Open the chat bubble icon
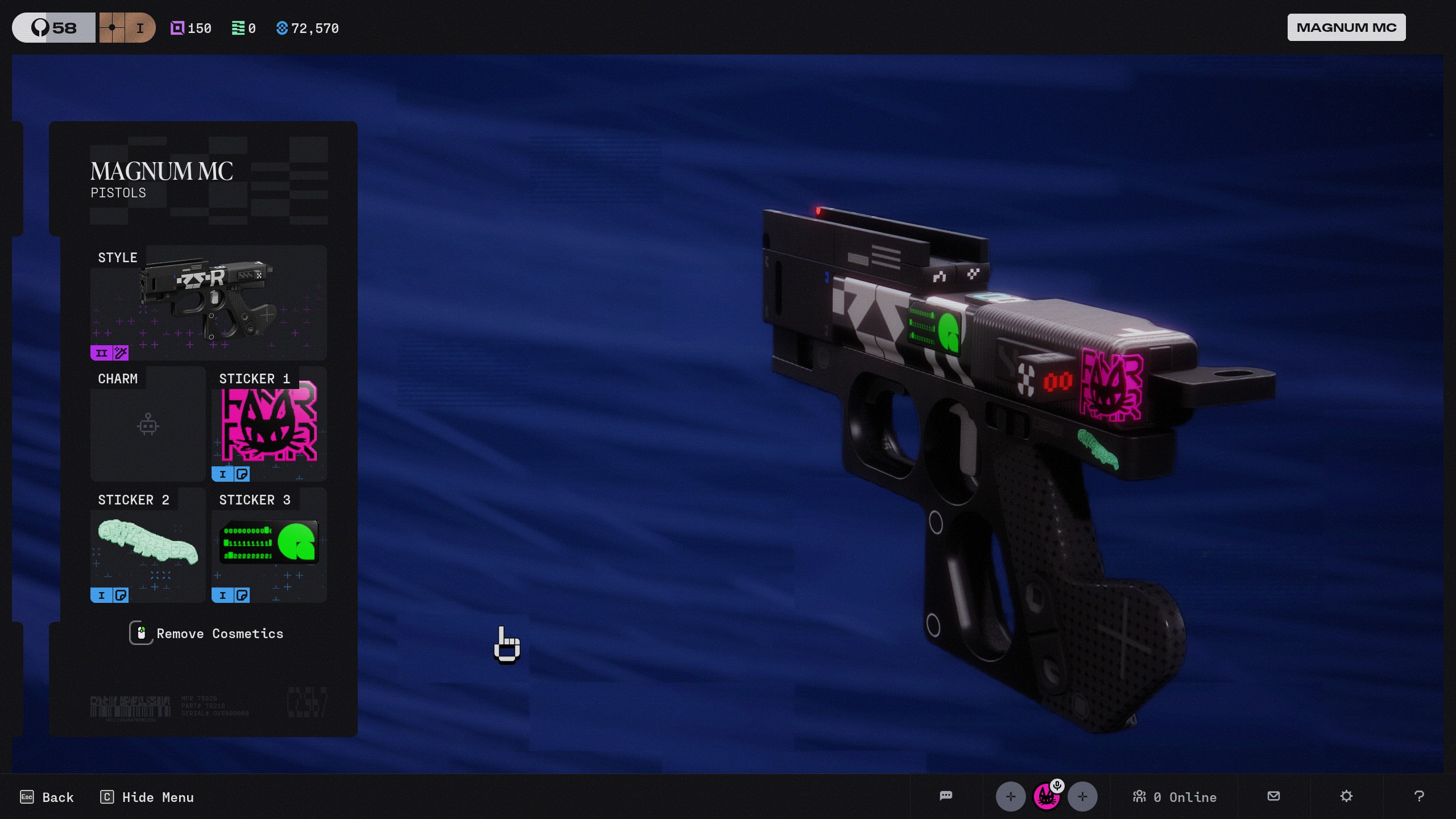 coord(946,796)
